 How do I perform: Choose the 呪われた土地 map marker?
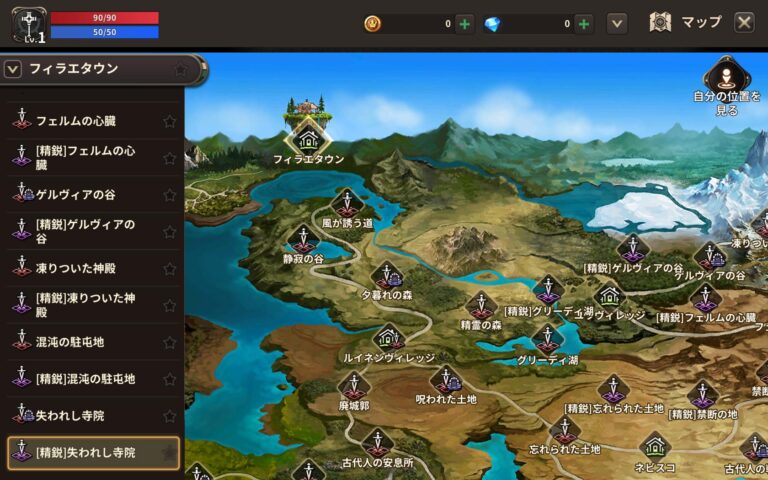click(x=446, y=380)
